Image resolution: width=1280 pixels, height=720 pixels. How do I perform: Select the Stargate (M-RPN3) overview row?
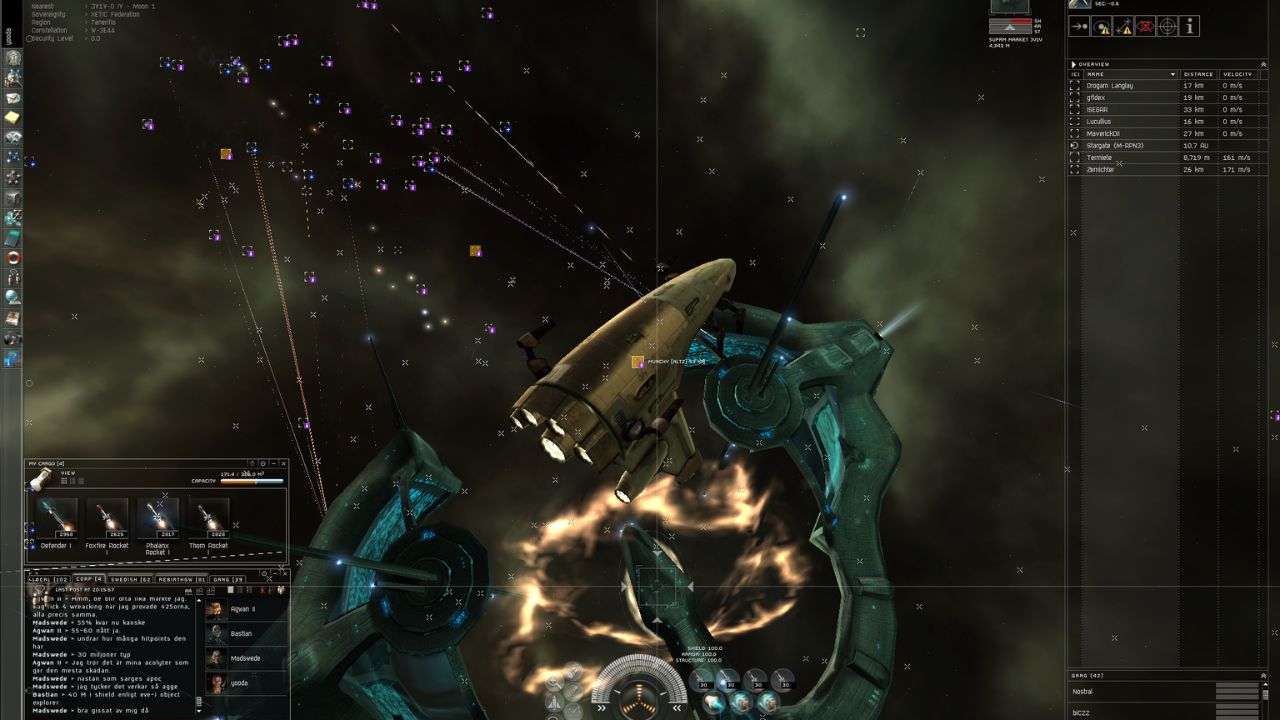[1114, 146]
